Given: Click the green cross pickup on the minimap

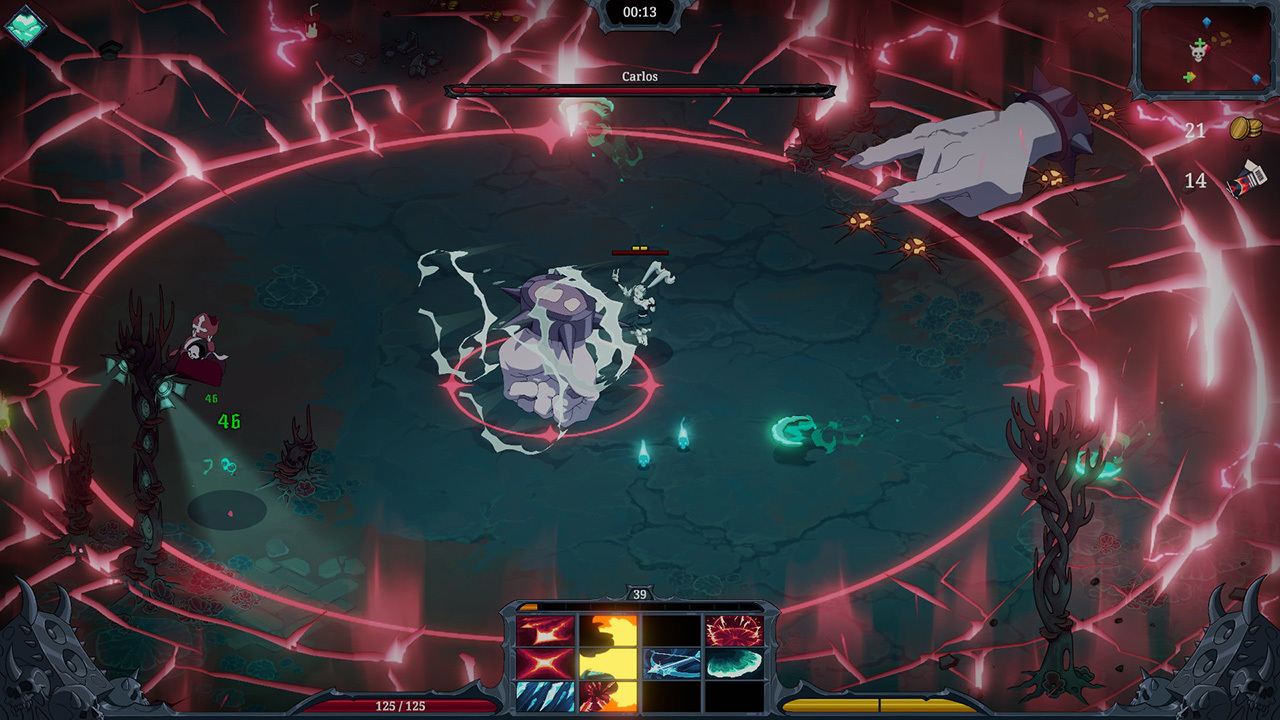Looking at the screenshot, I should point(1188,75).
